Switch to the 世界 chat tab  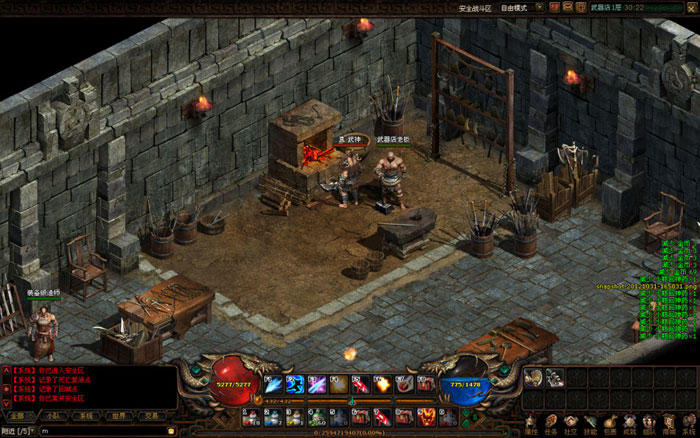tap(119, 415)
